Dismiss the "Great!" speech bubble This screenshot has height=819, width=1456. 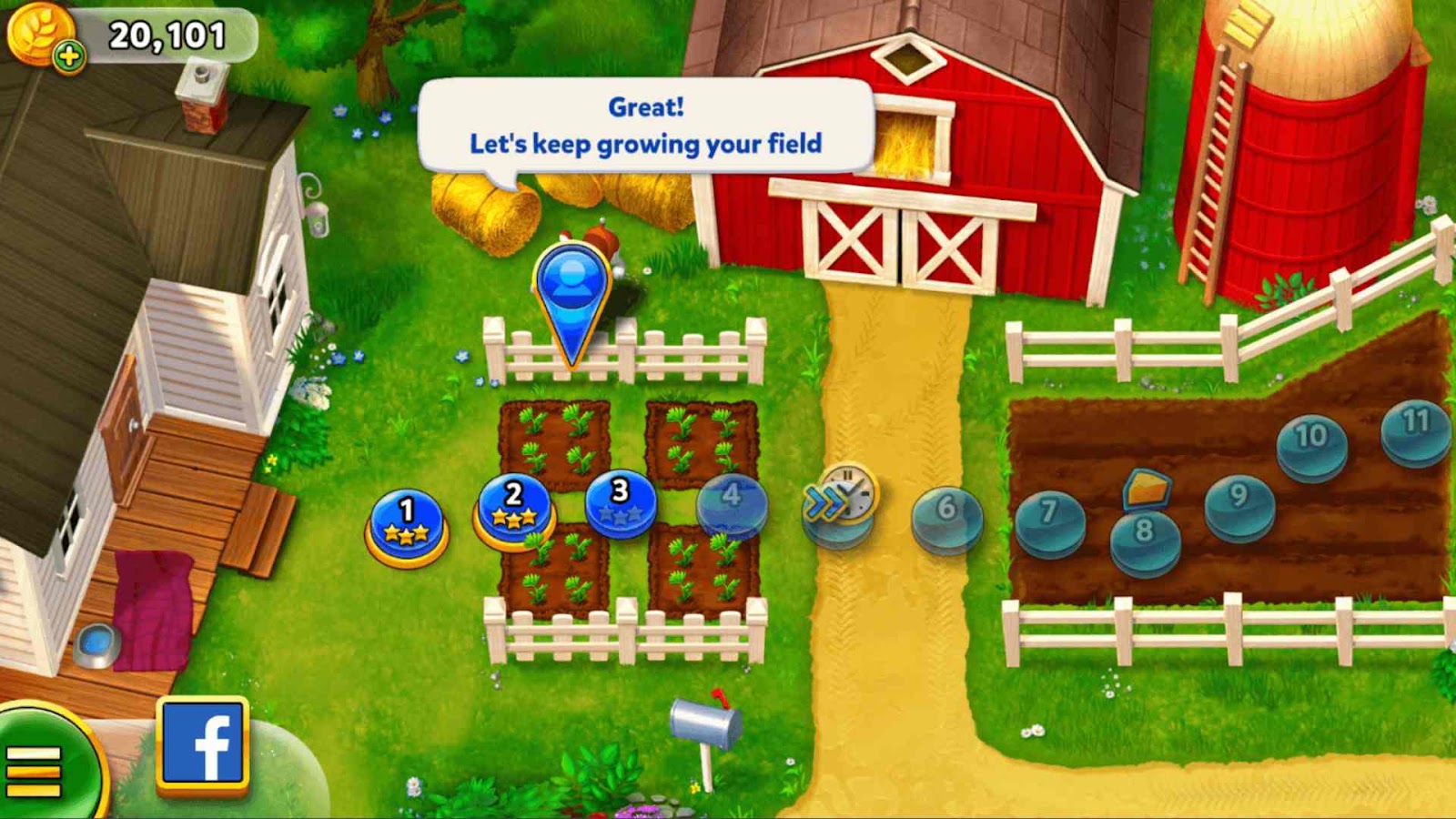coord(646,126)
